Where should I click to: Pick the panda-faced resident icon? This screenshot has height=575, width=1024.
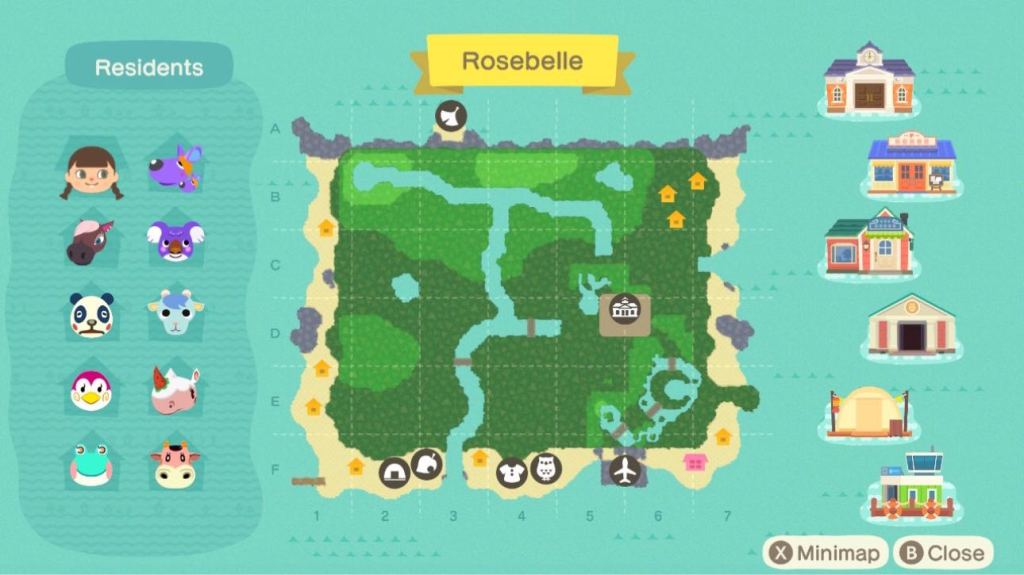(91, 315)
